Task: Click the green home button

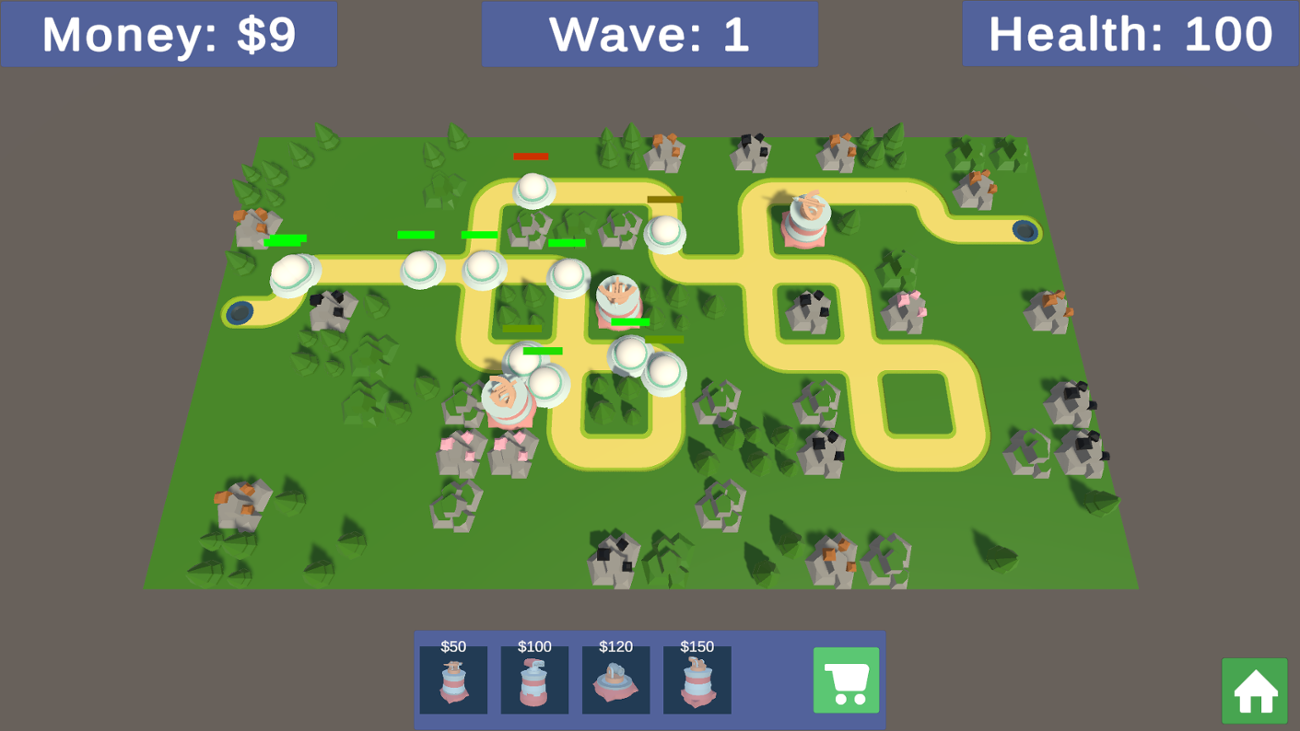Action: pos(1254,691)
